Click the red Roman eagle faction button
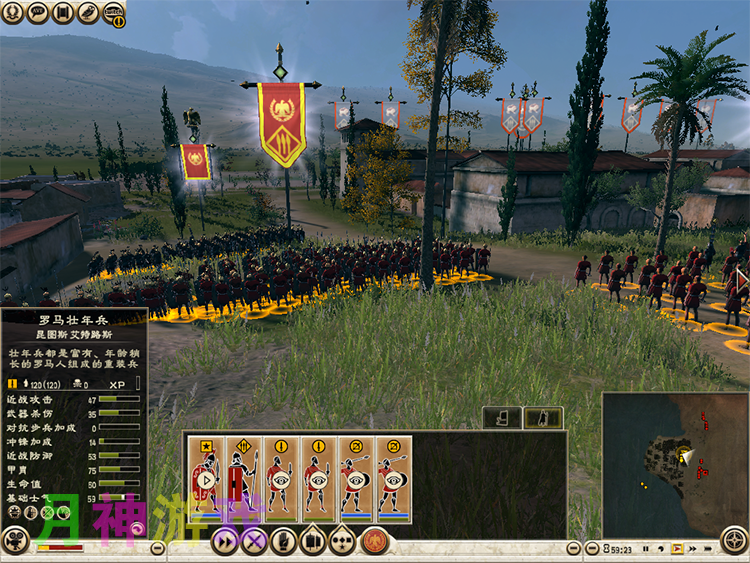 click(x=375, y=541)
